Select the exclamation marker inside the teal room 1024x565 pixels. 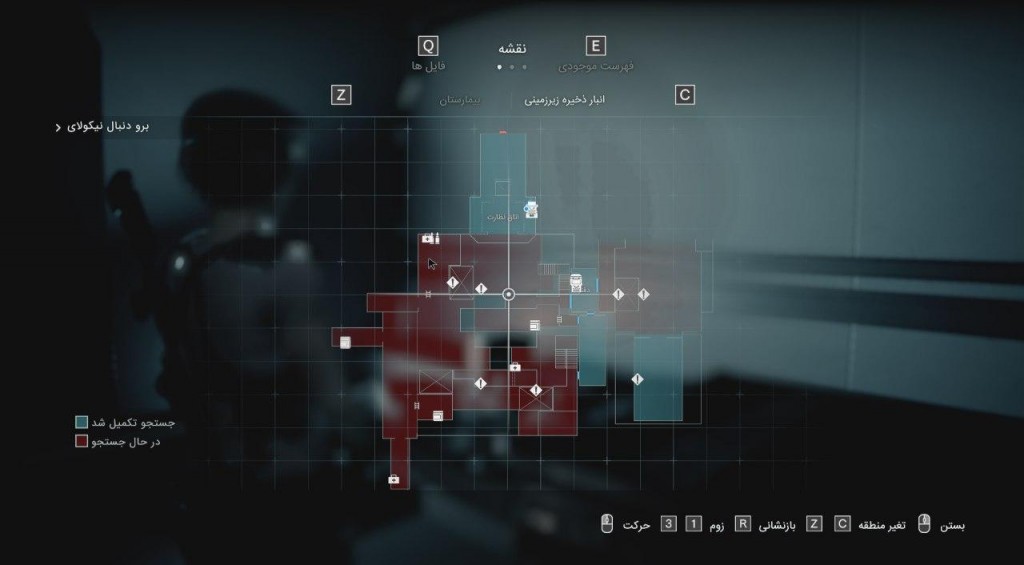point(638,379)
